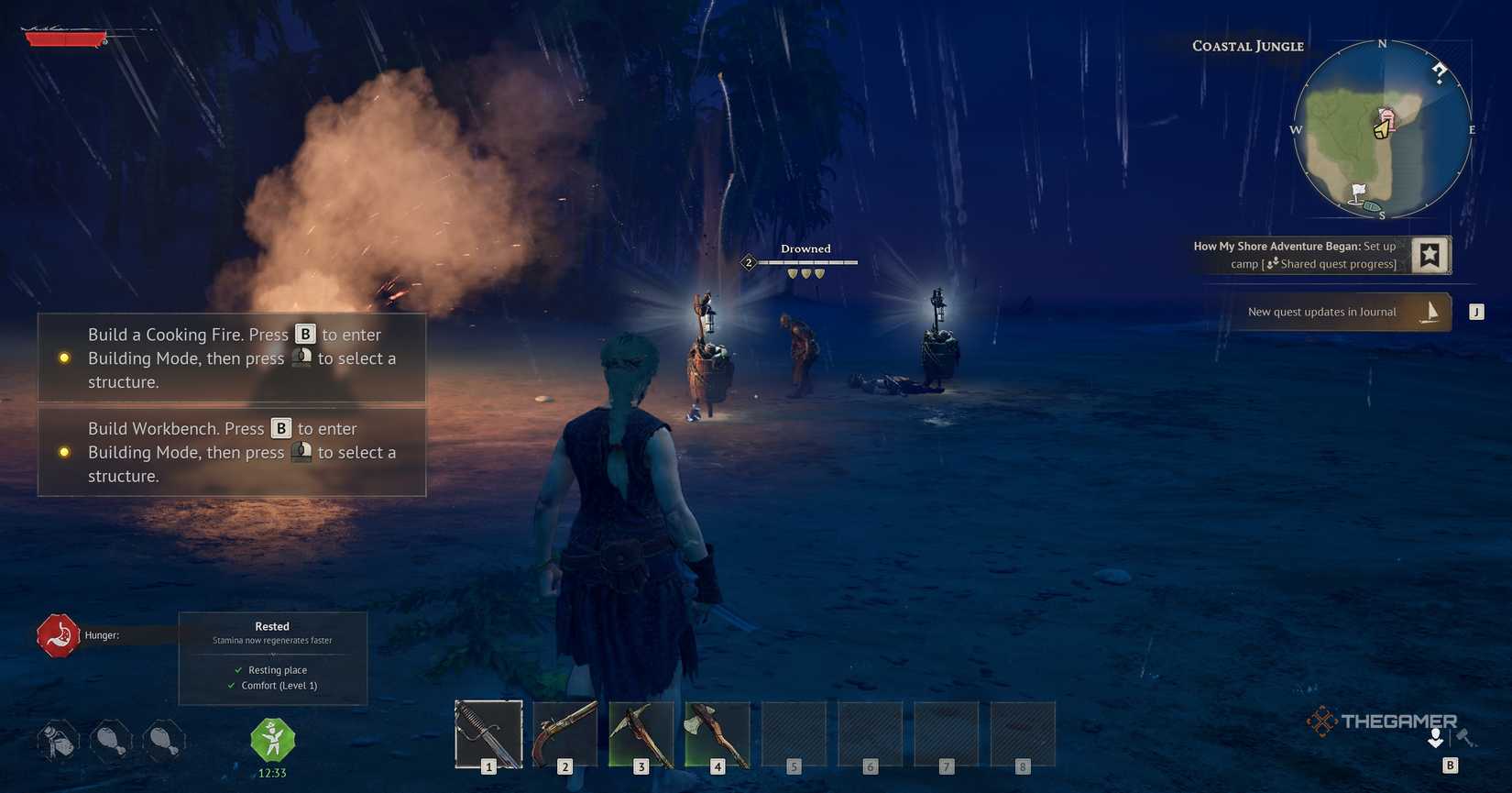Viewport: 1512px width, 793px height.
Task: Select the axe in hotbar slot 4
Action: pyautogui.click(x=718, y=733)
